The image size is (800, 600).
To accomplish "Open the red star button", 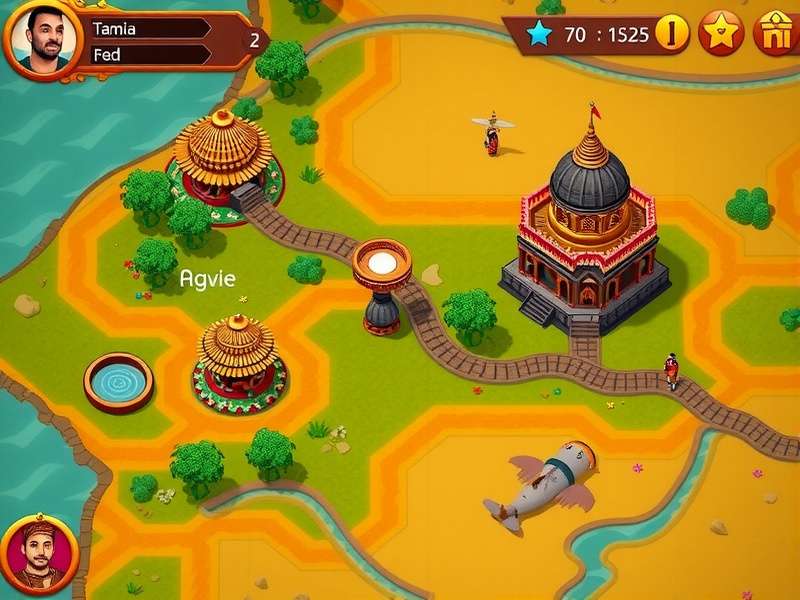I will [x=721, y=34].
